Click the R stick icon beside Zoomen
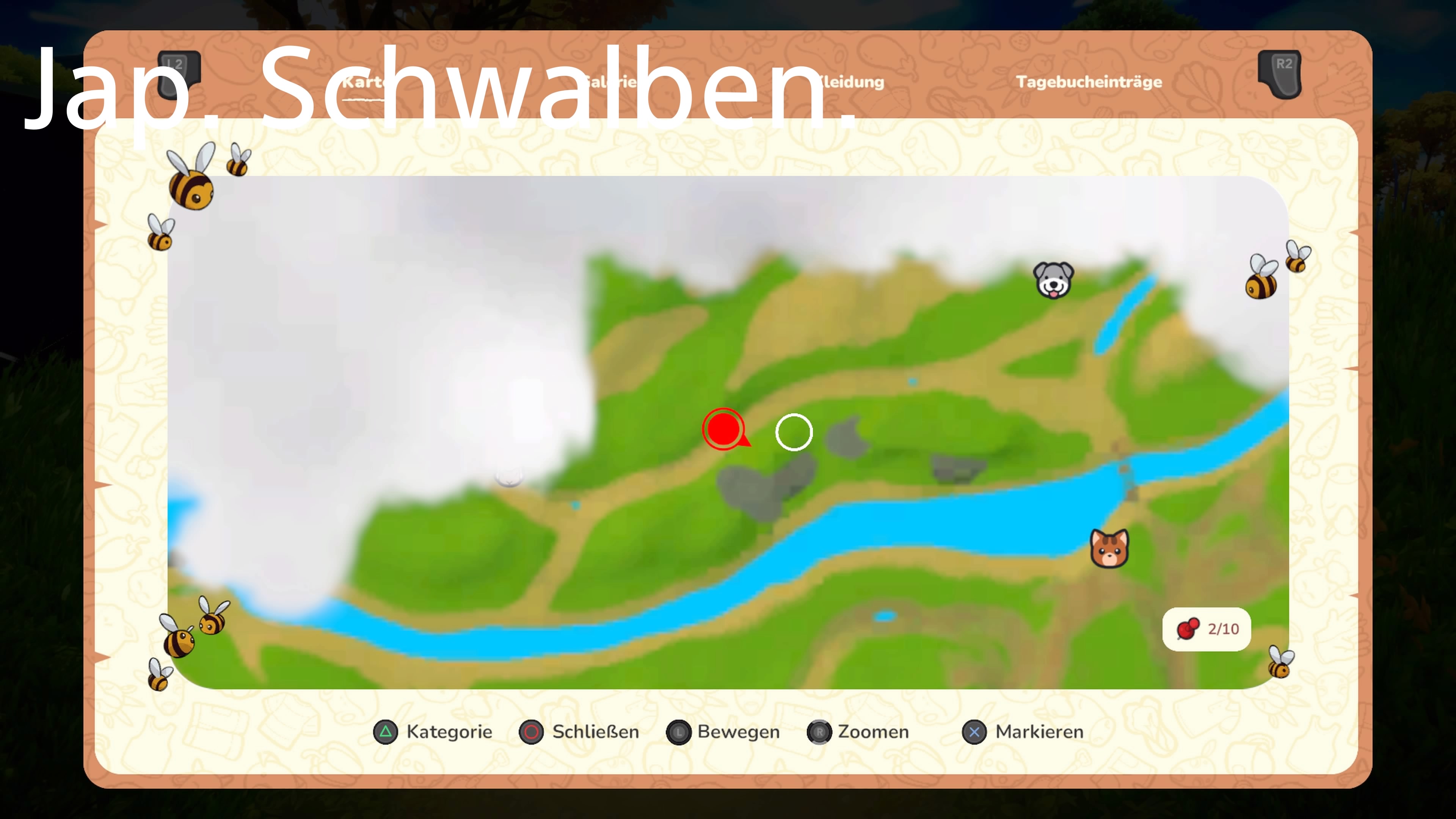The width and height of the screenshot is (1456, 819). pos(820,732)
